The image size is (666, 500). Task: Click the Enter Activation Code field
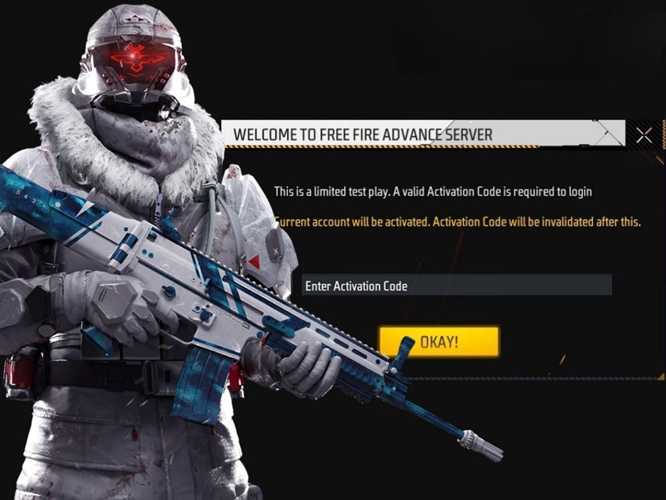click(456, 286)
